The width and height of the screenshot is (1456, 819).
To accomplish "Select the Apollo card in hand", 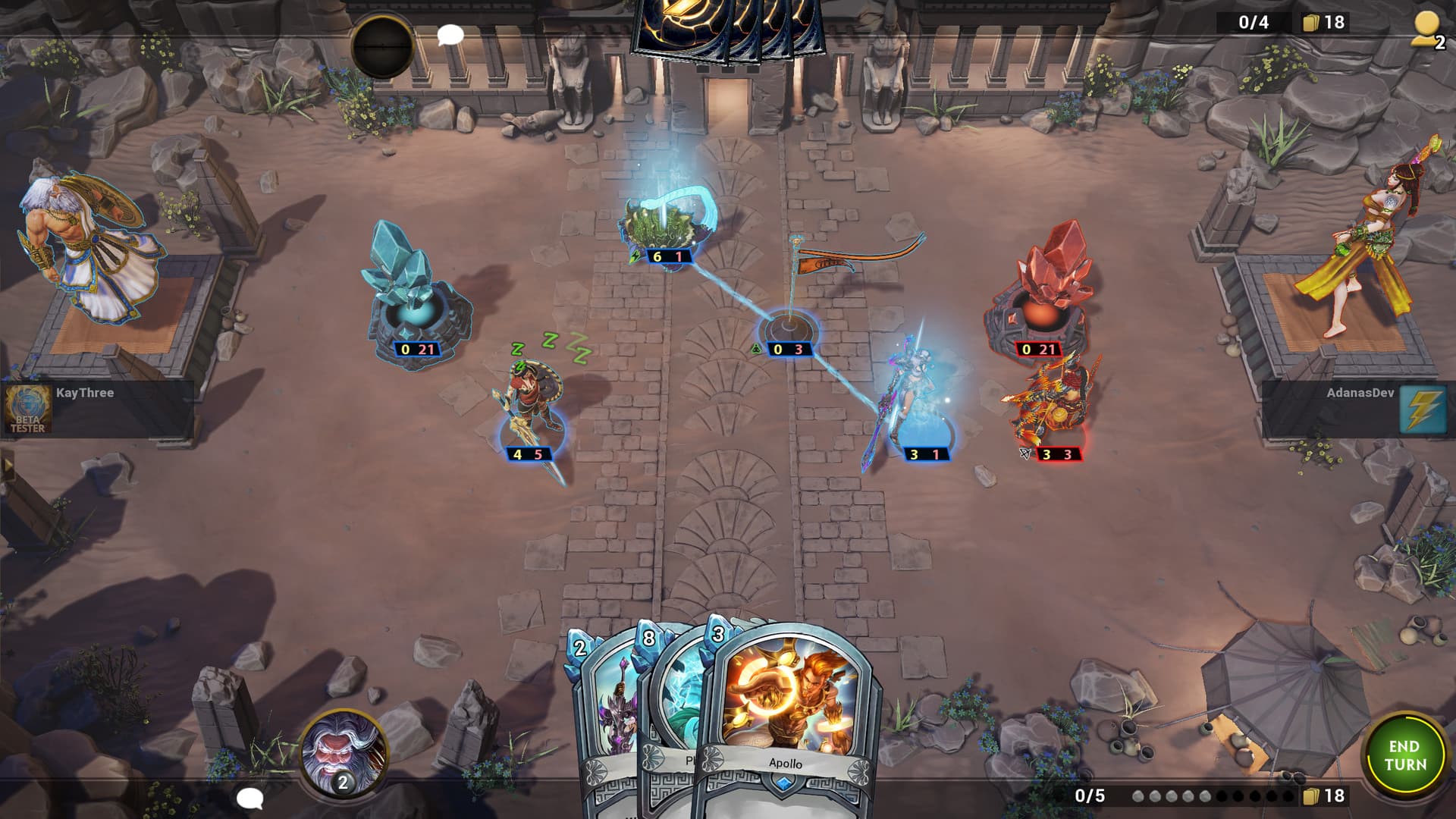I will 789,713.
